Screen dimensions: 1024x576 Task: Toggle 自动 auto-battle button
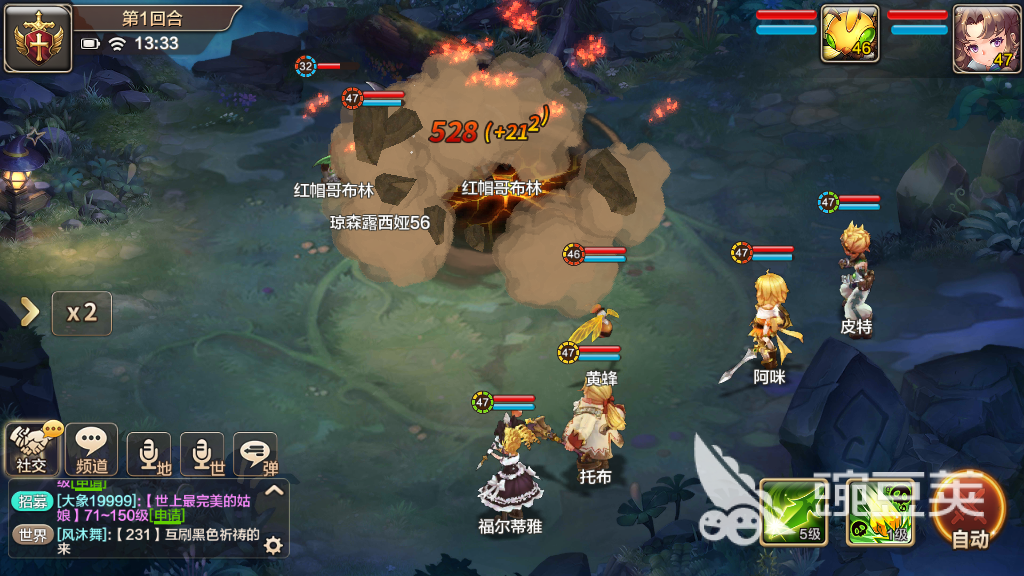968,510
